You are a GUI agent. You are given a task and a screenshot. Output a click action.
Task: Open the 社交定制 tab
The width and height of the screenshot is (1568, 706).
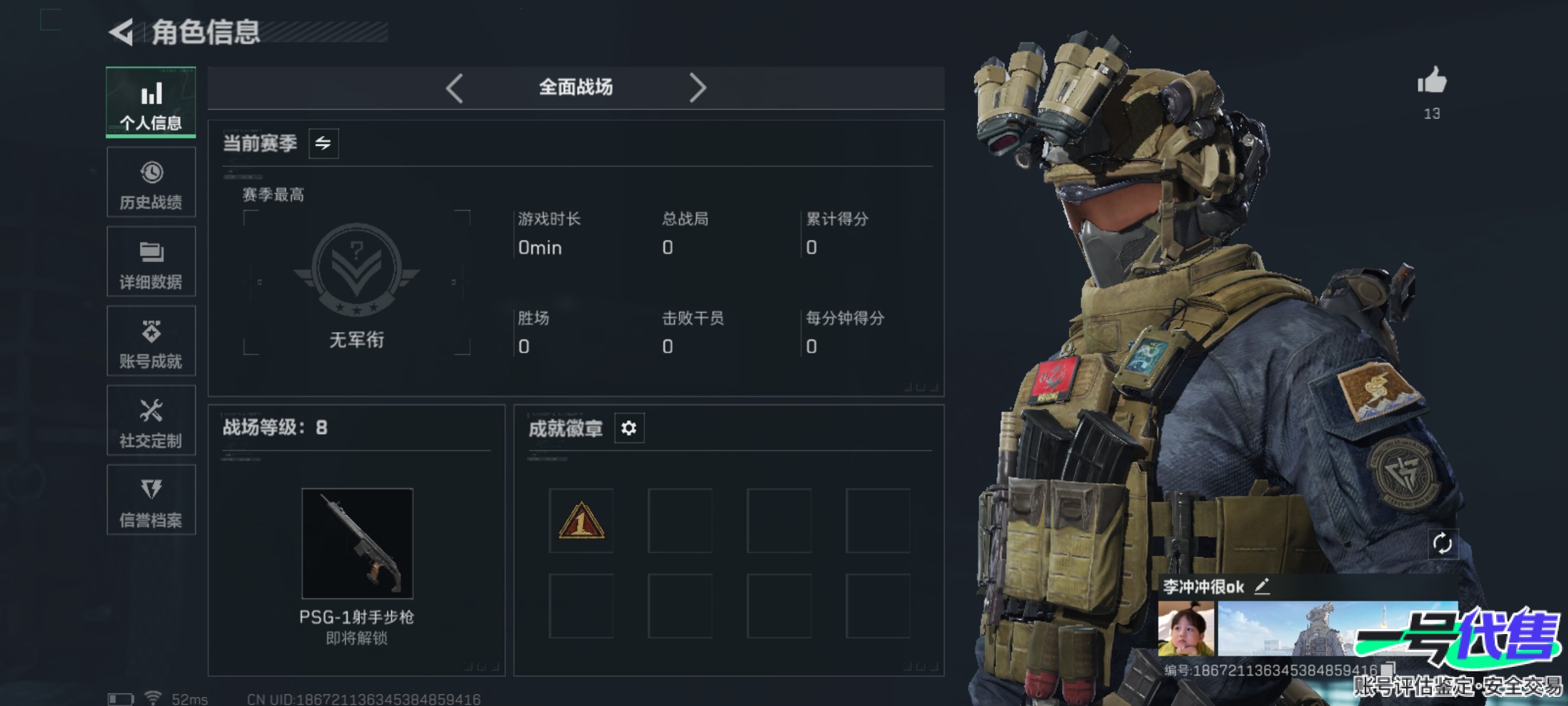click(x=151, y=420)
